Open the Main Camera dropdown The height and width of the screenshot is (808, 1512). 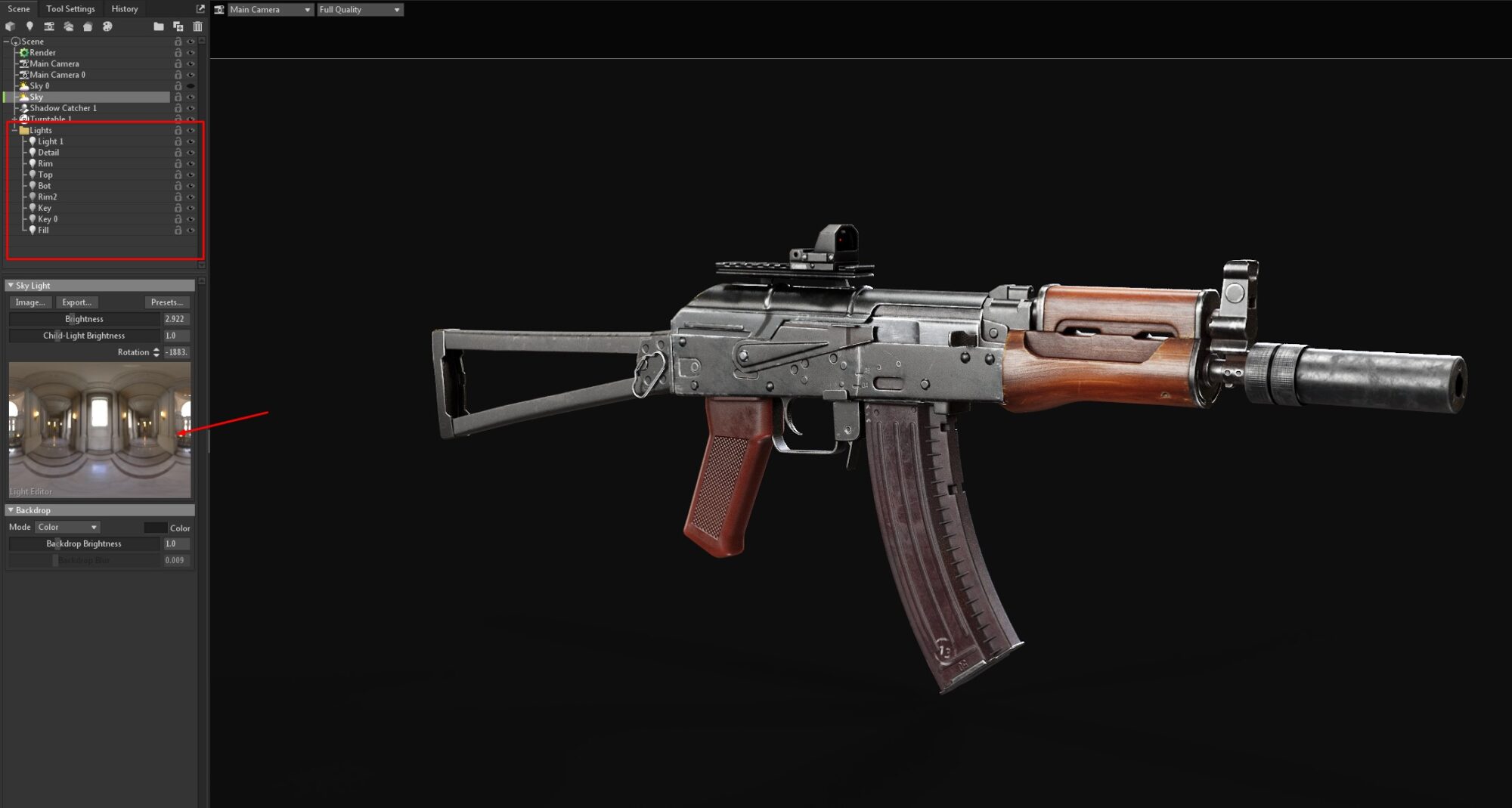[x=270, y=10]
